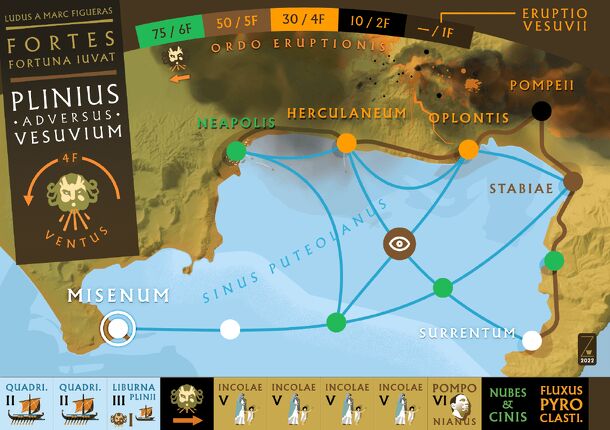Select the green 75 / 6F eruption step
The image size is (610, 430).
pyautogui.click(x=174, y=18)
